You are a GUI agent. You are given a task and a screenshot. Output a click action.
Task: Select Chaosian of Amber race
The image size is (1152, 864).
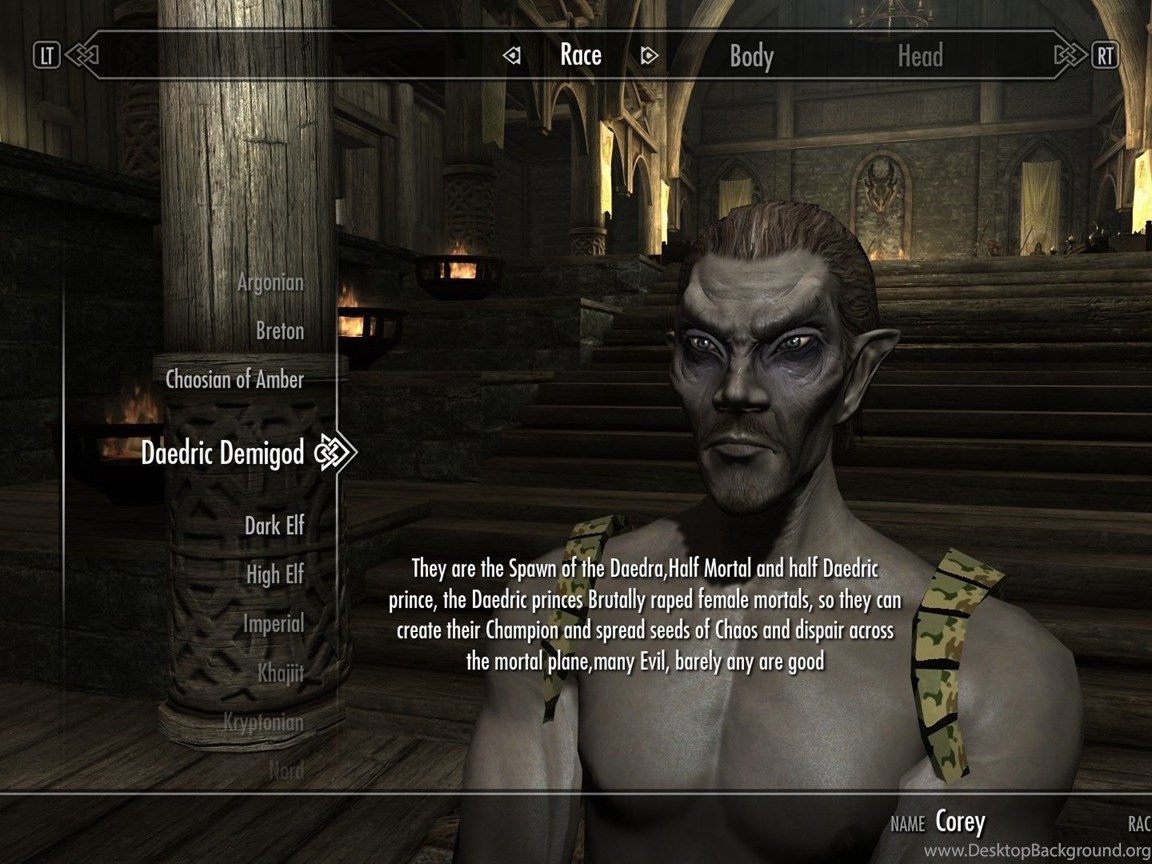pyautogui.click(x=235, y=380)
